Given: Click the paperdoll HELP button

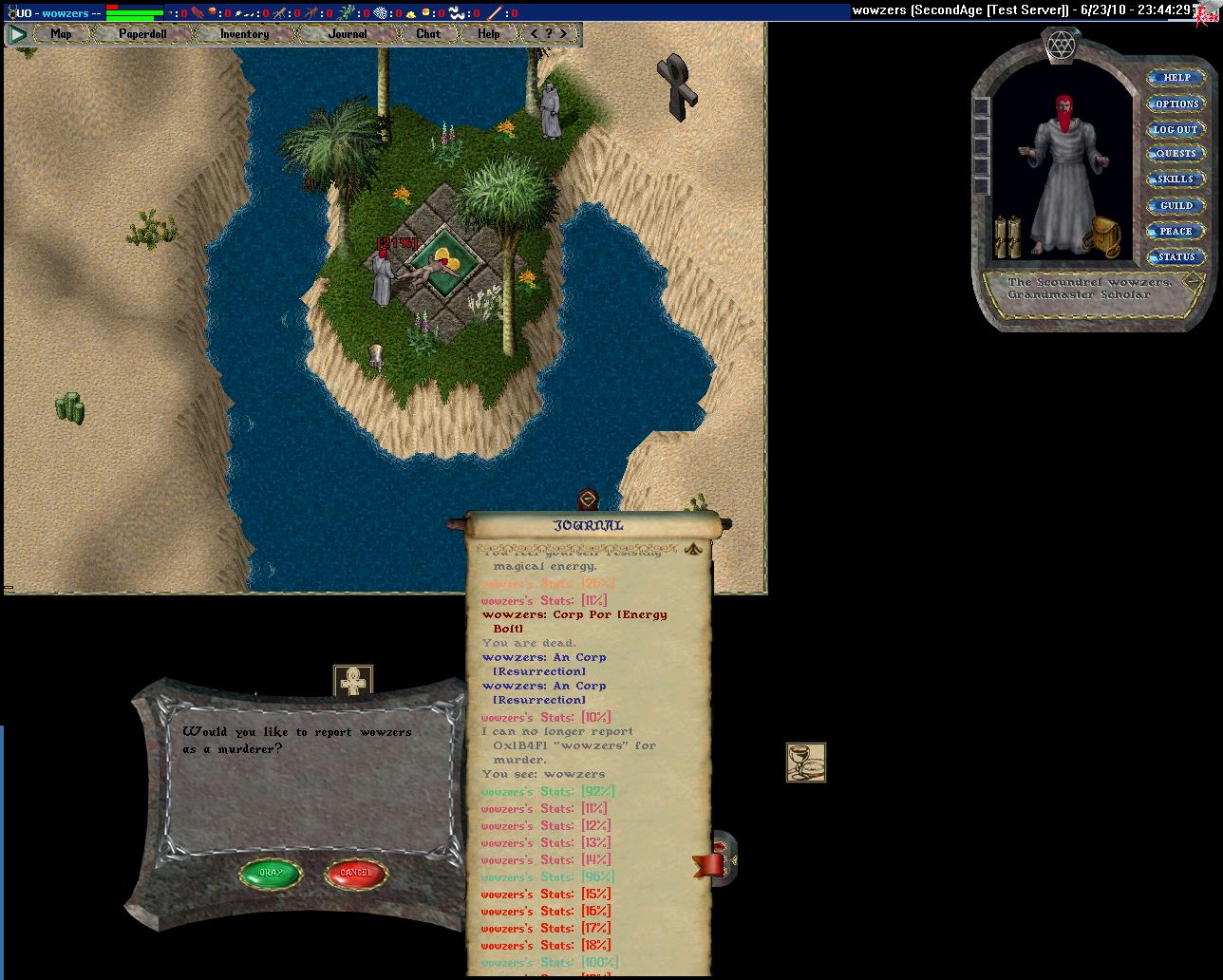Looking at the screenshot, I should 1176,78.
